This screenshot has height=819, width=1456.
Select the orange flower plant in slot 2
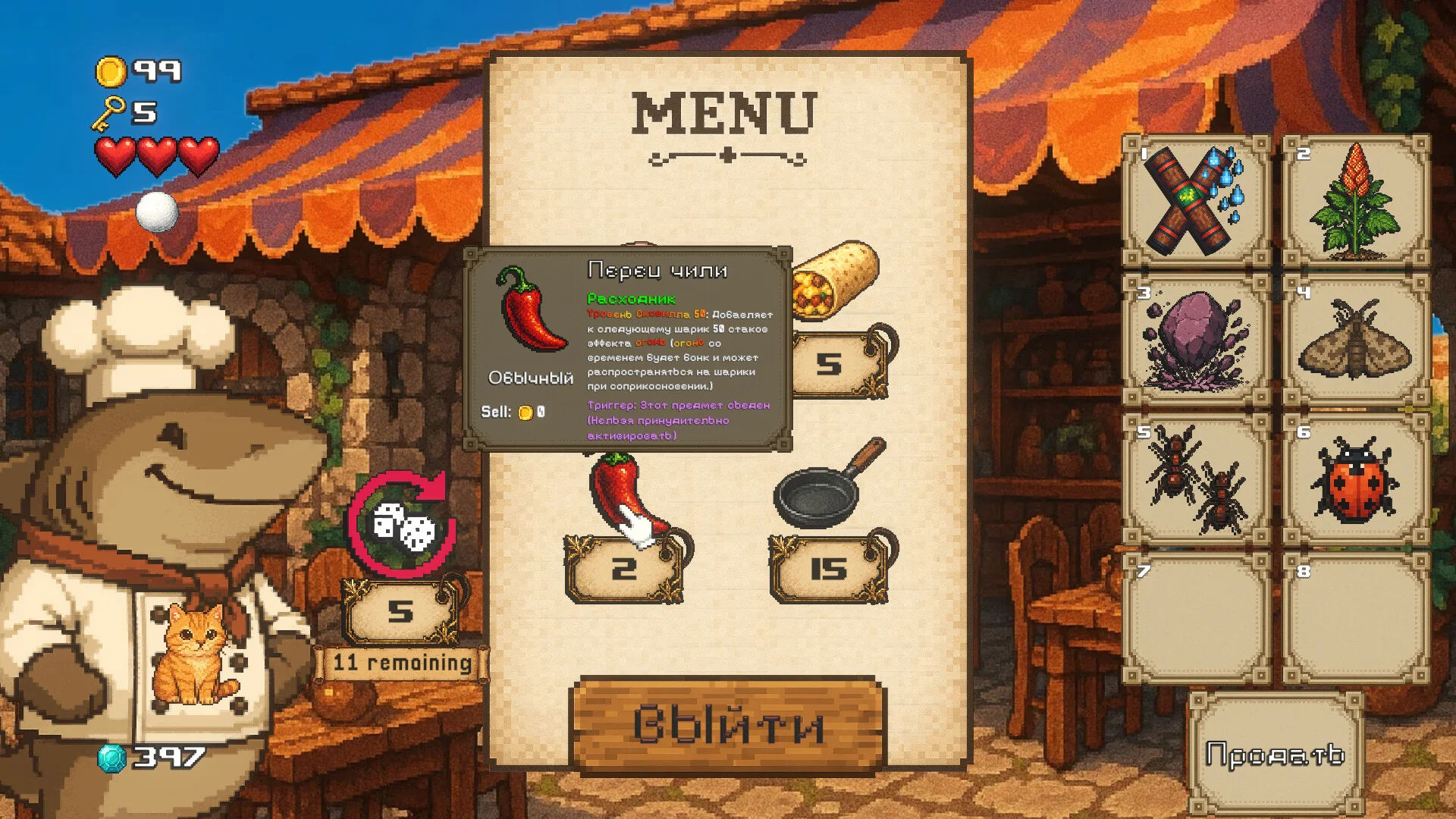click(1356, 201)
